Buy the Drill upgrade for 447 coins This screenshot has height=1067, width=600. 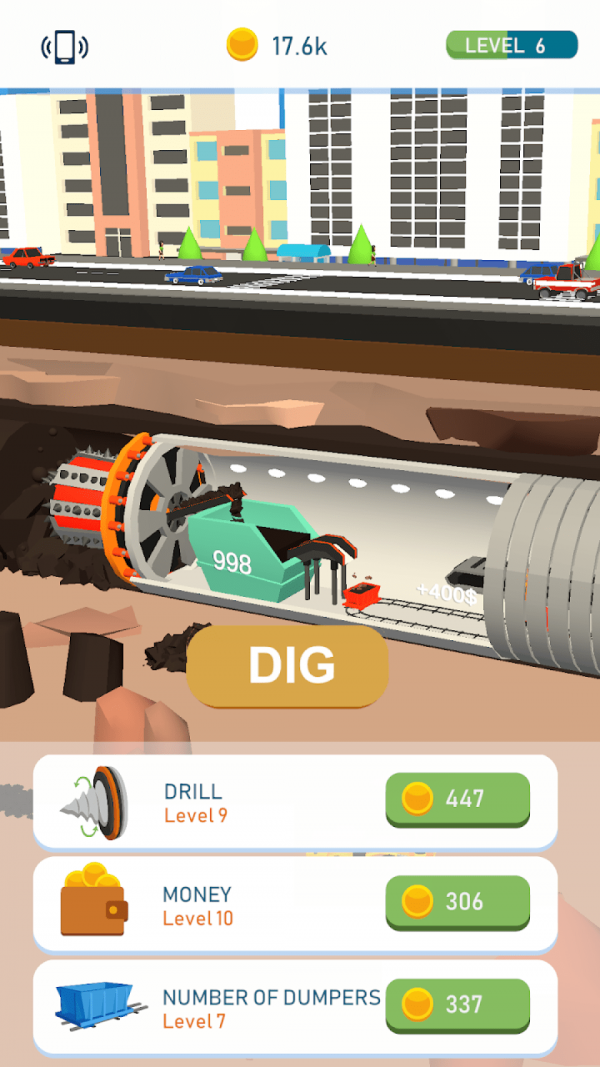pos(457,798)
